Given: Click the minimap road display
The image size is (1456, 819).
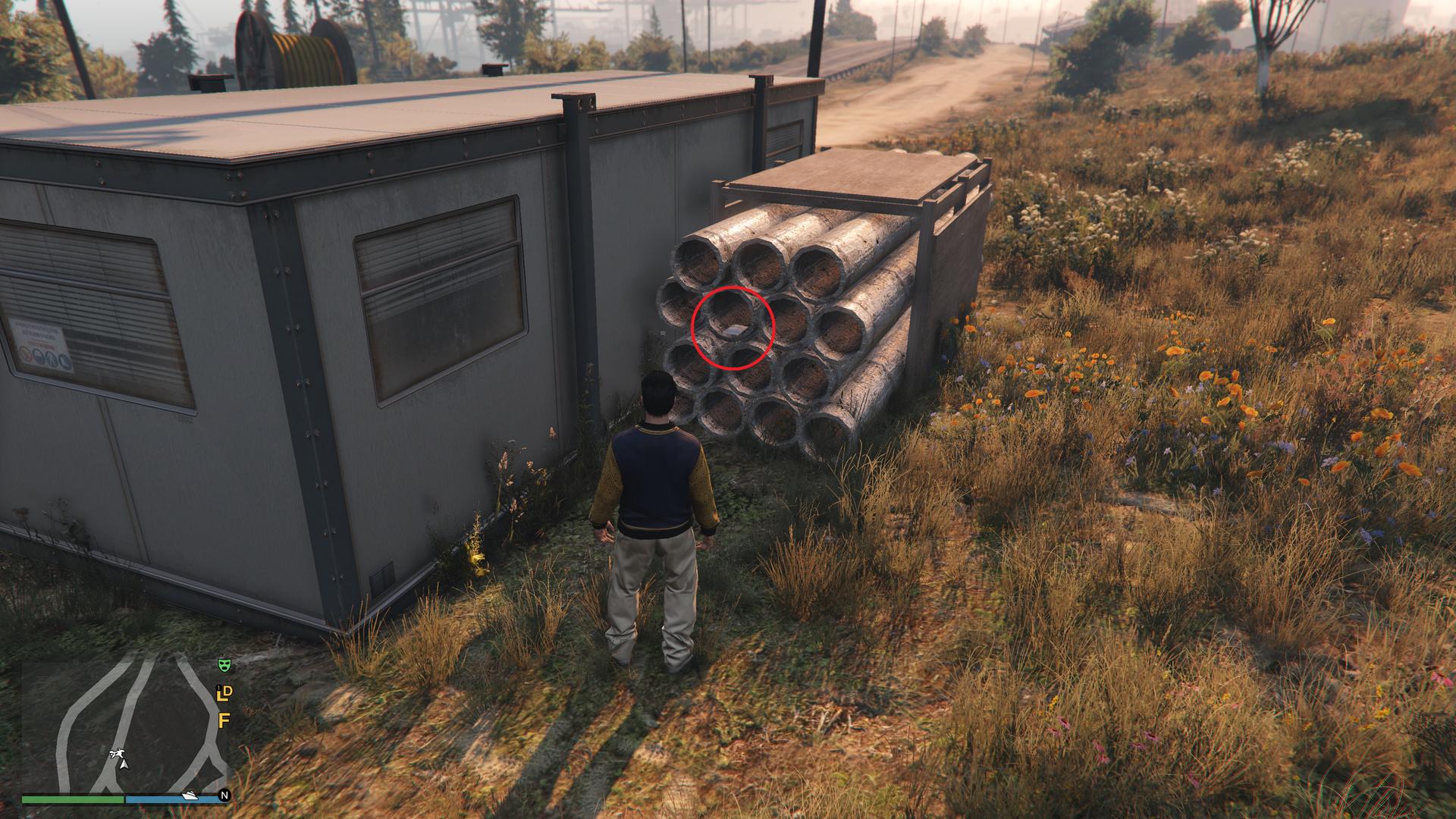Looking at the screenshot, I should [x=125, y=724].
